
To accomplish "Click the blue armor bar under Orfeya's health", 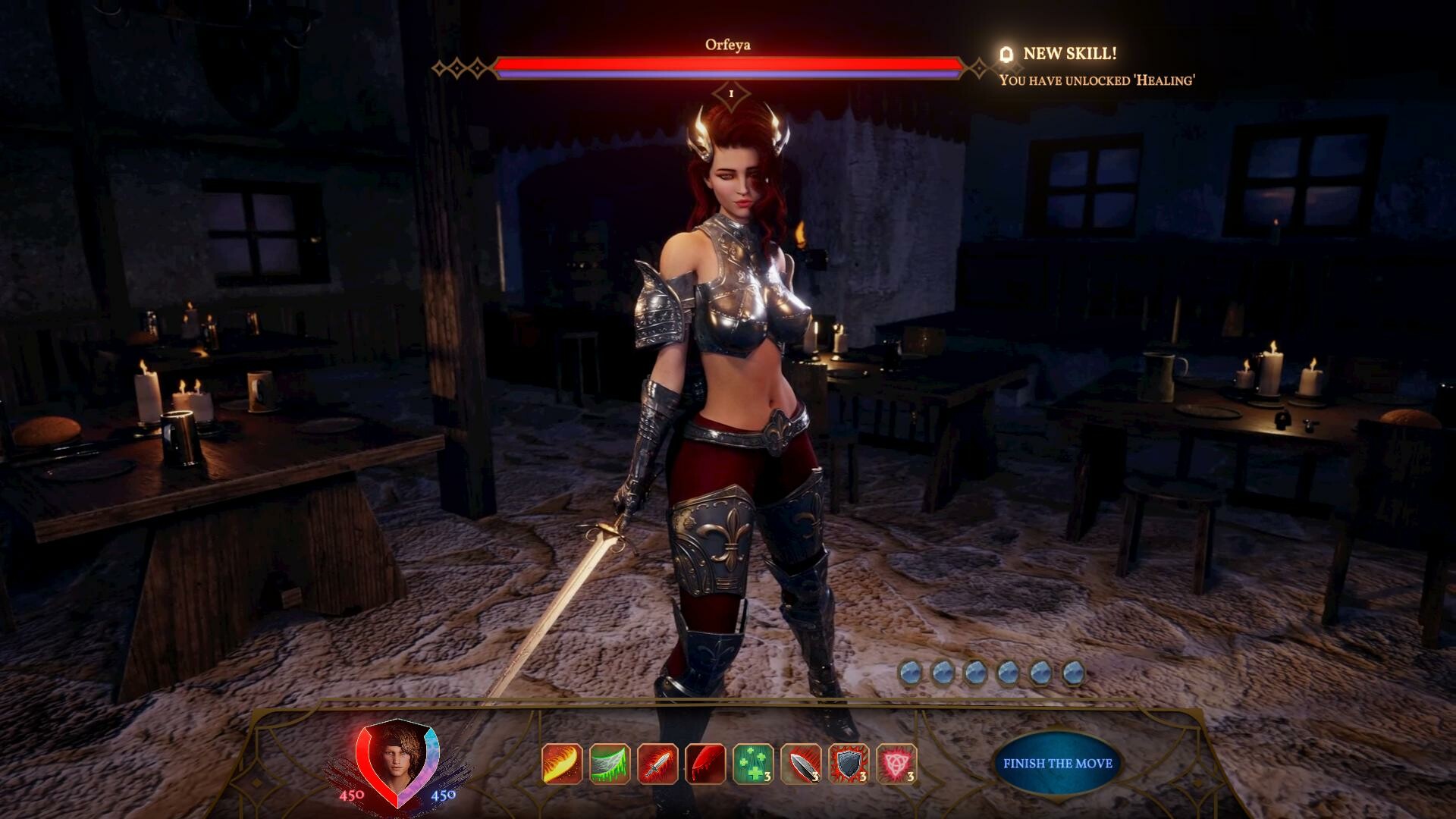I will coord(728,75).
